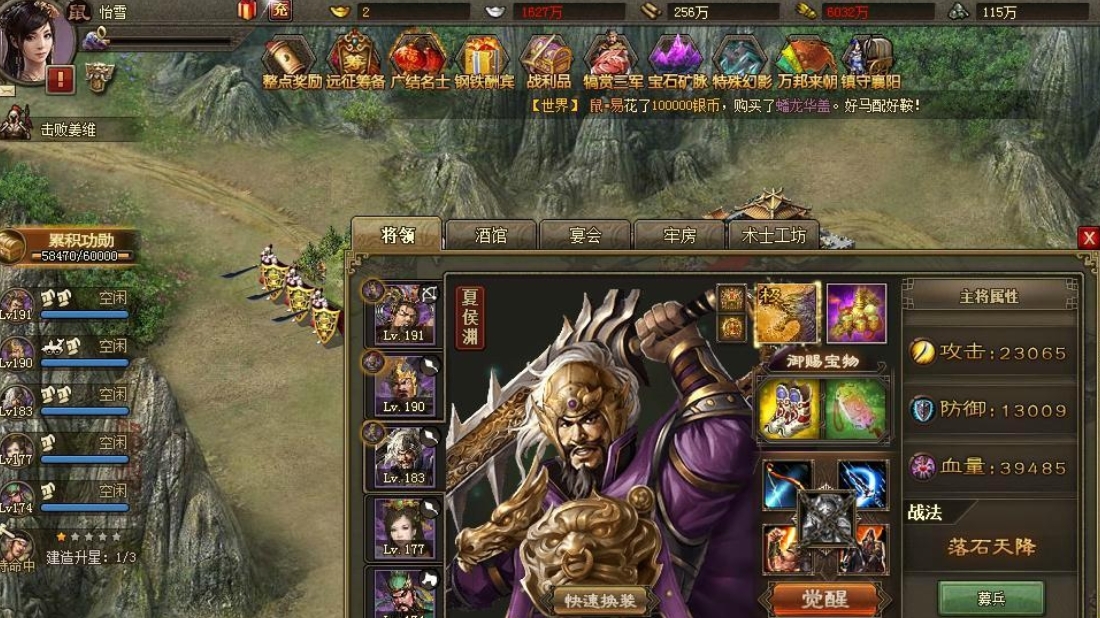Viewport: 1100px width, 618px height.
Task: Click the 镇守襄阳 event icon
Action: coord(869,62)
